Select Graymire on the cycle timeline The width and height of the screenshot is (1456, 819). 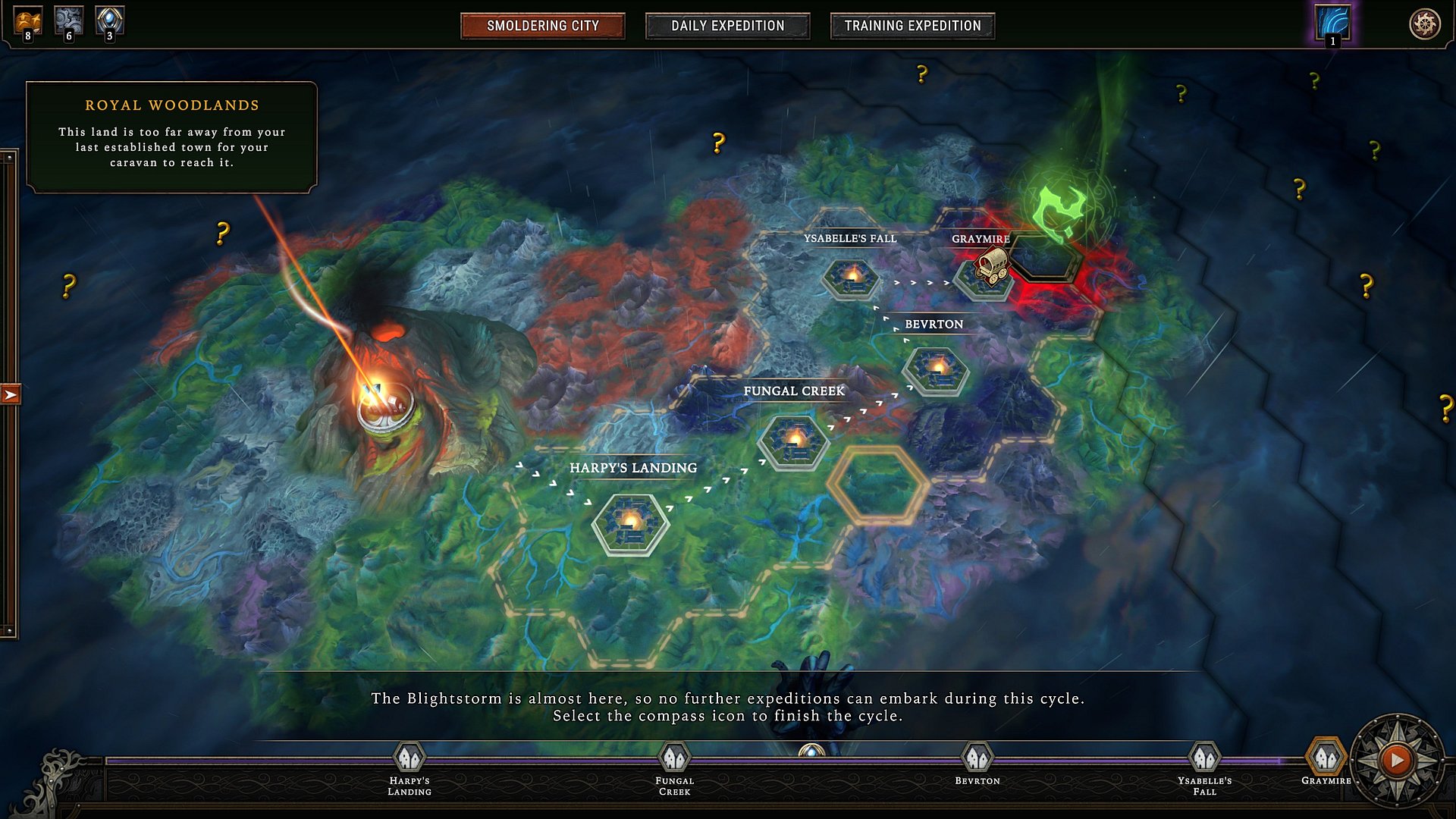(x=1326, y=758)
